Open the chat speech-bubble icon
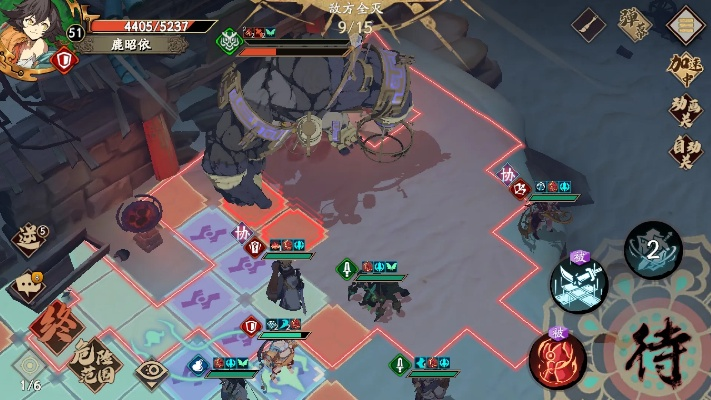711x400 pixels. (27, 286)
